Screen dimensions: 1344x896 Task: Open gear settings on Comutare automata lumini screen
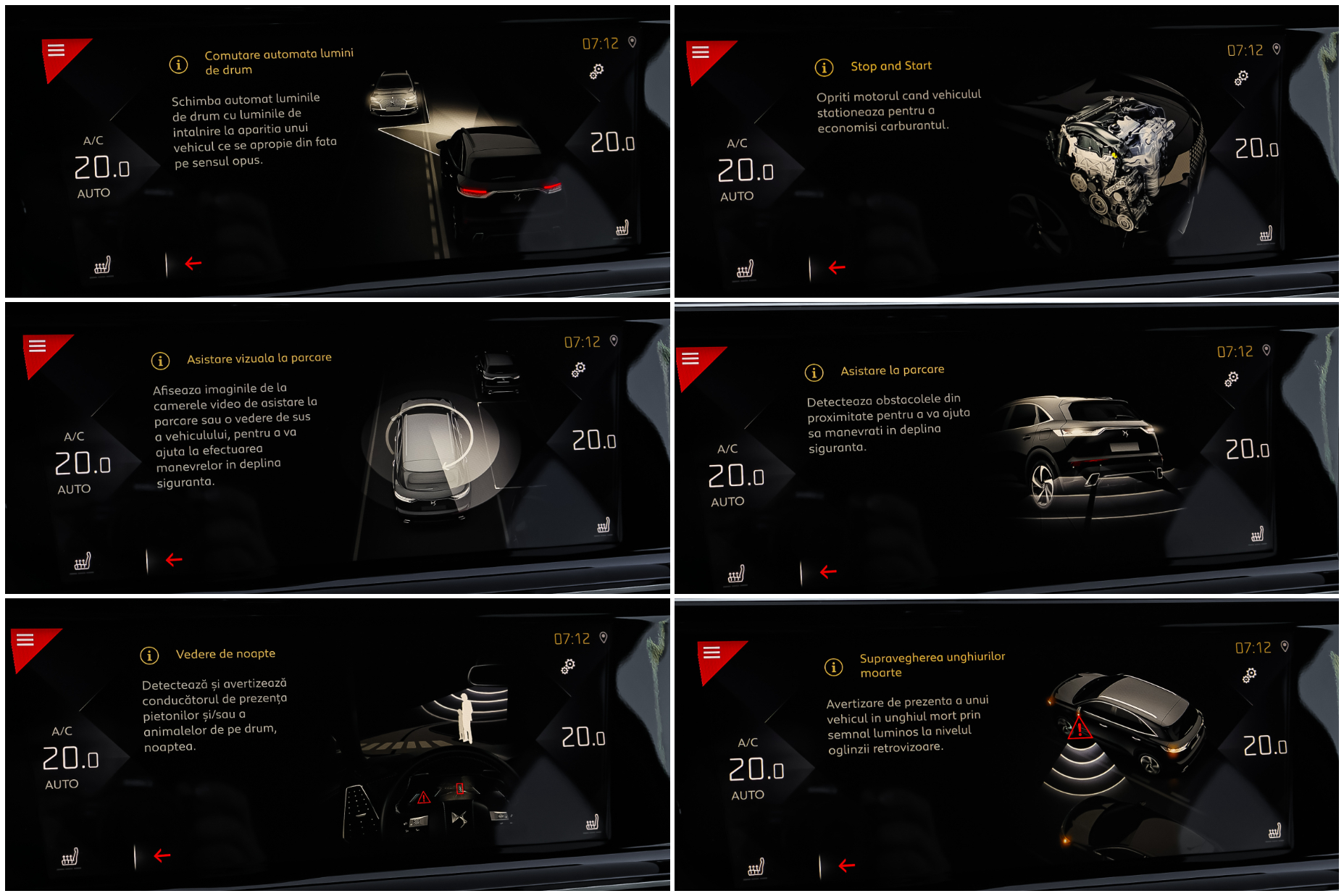tap(596, 71)
